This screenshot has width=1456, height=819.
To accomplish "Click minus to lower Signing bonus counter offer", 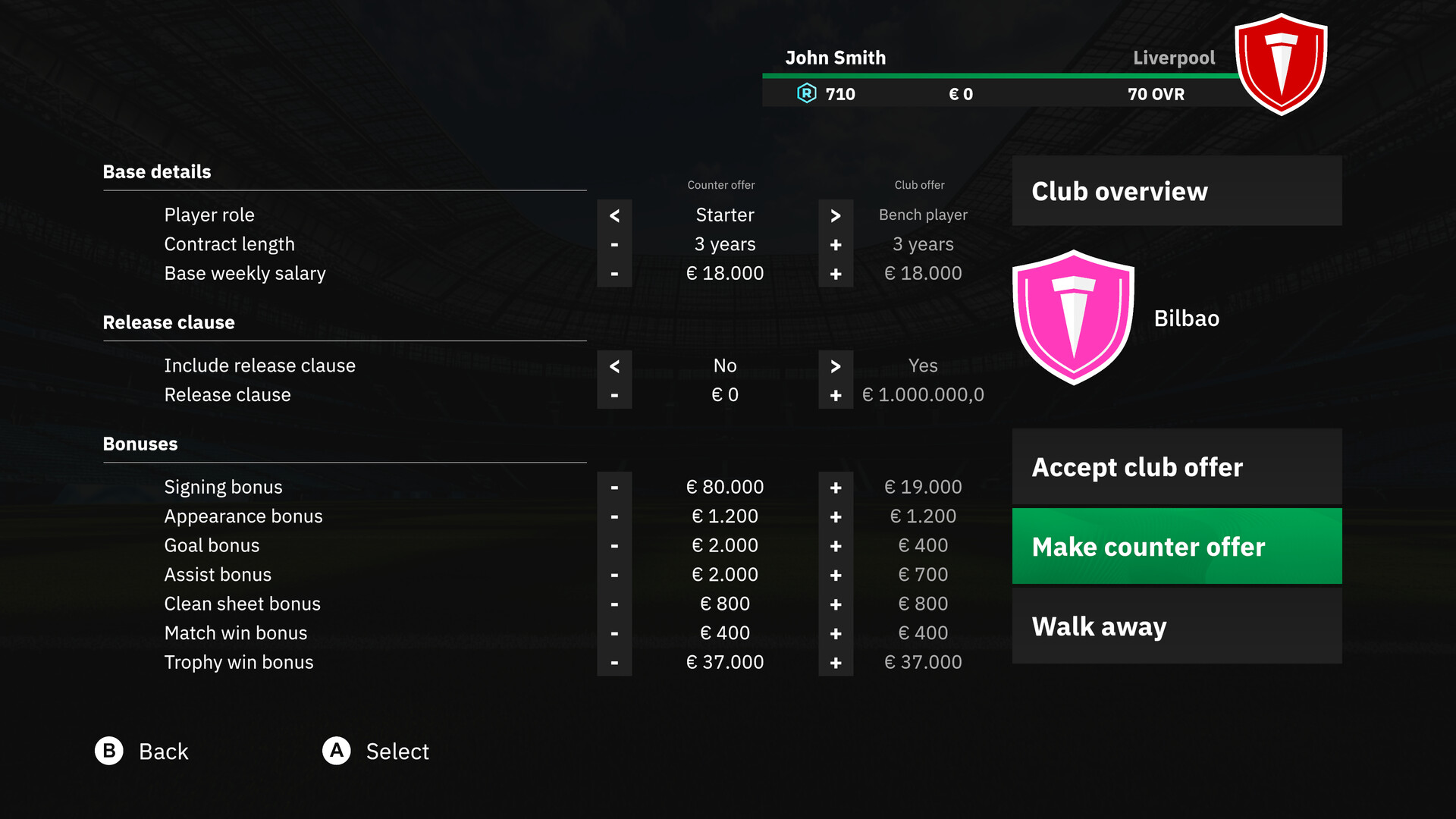I will [614, 487].
